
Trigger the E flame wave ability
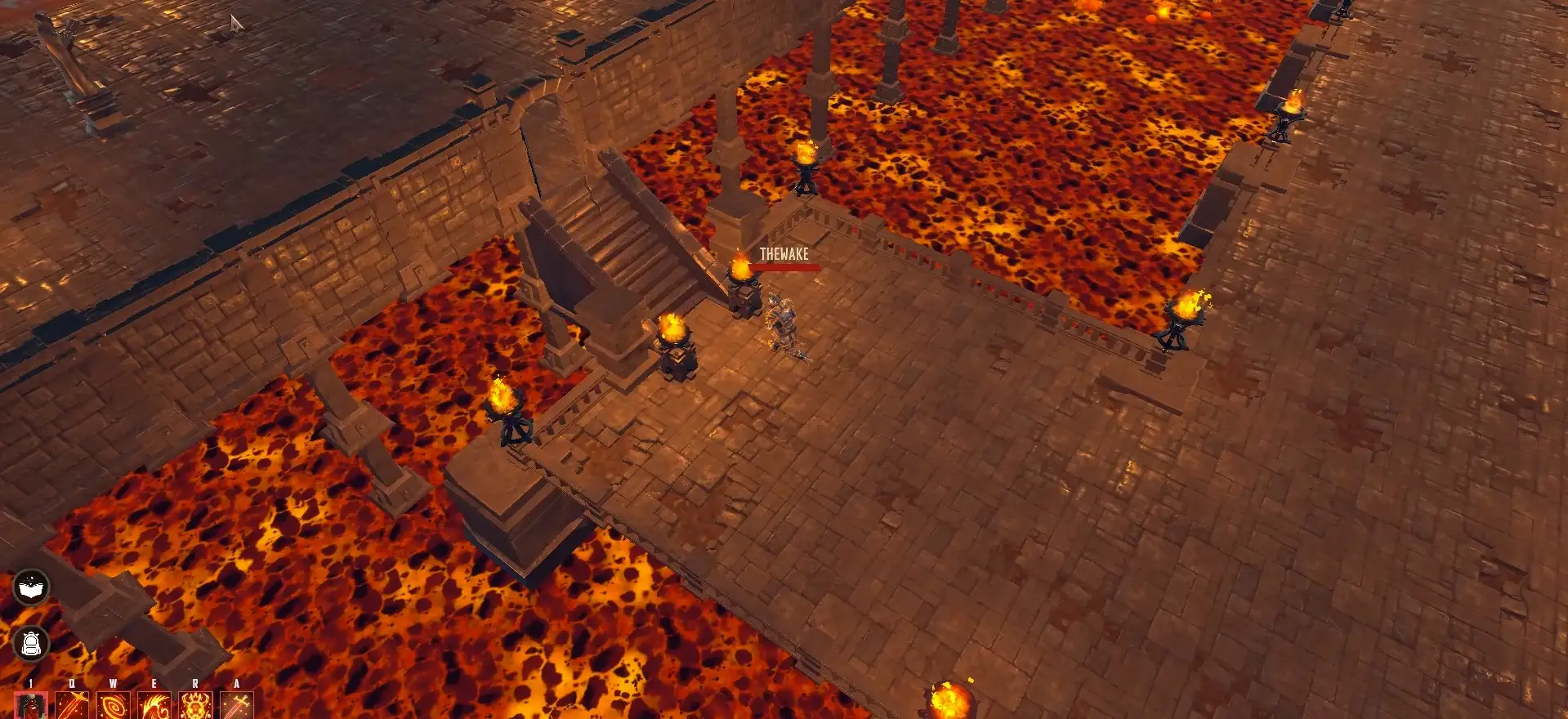pyautogui.click(x=154, y=706)
